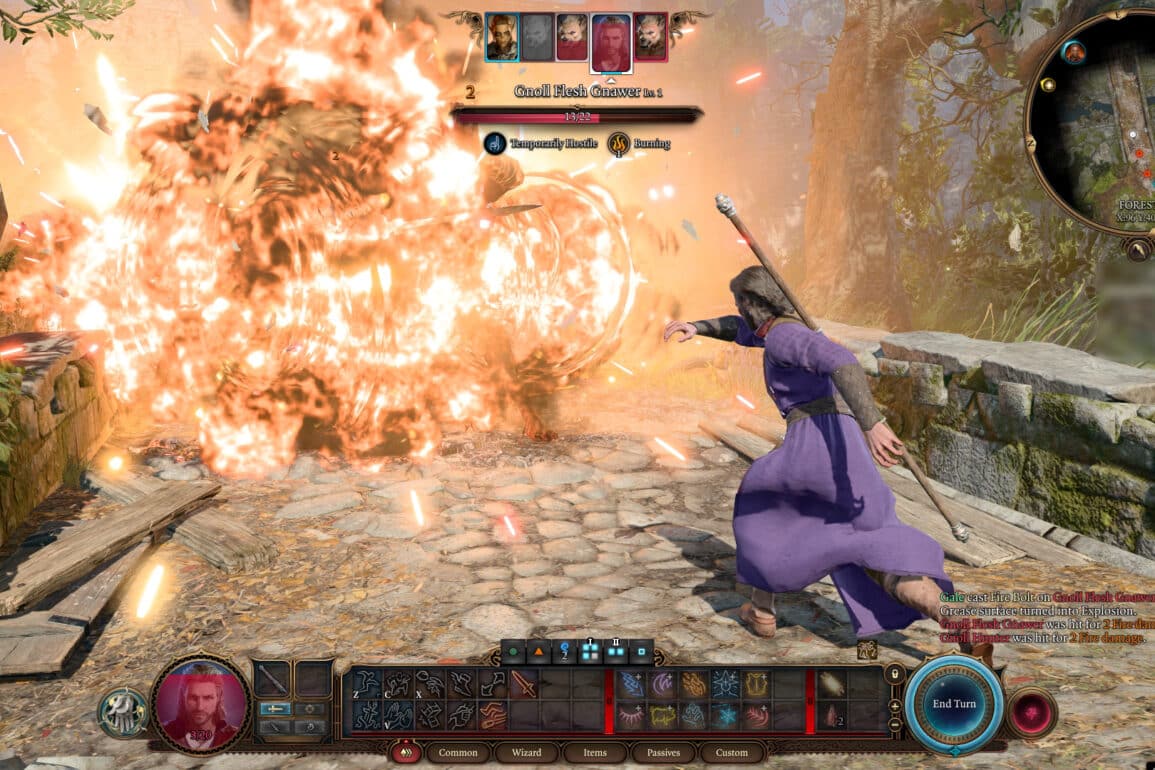Switch to the Custom hotbar tab
This screenshot has width=1155, height=770.
[x=731, y=752]
